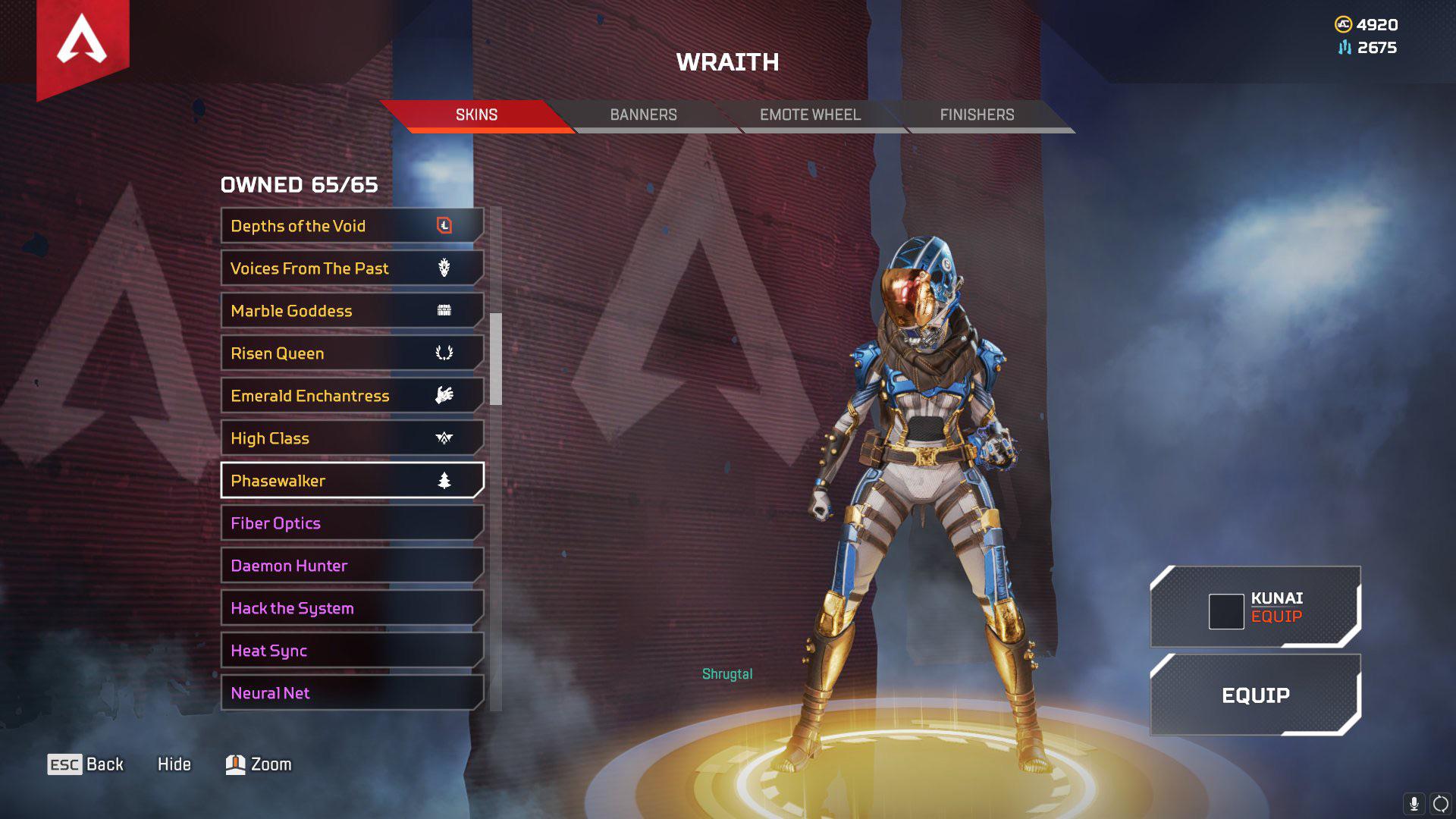Select the Neural Net skin
This screenshot has height=819, width=1456.
[x=352, y=693]
